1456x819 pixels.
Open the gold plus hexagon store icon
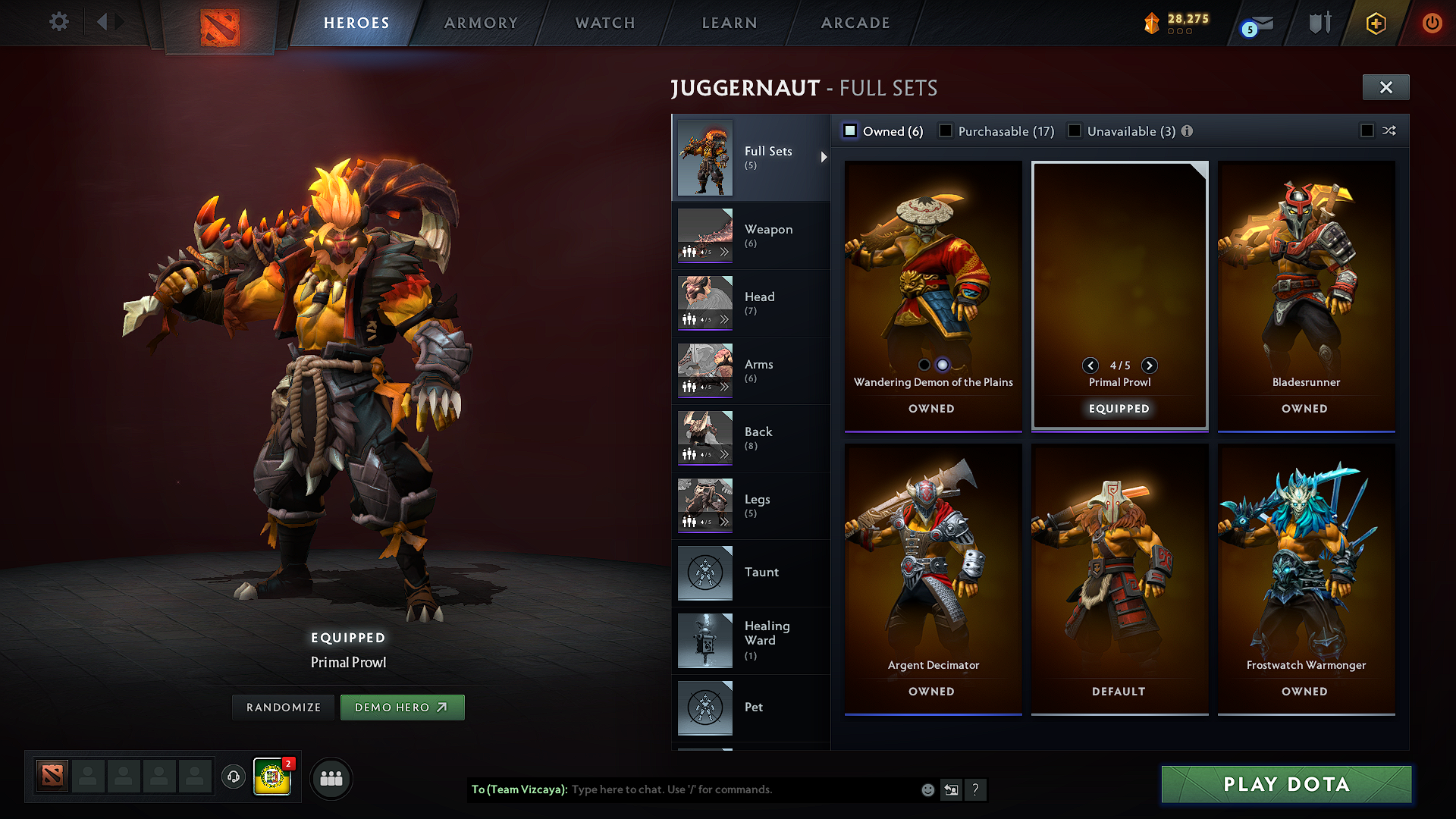[x=1376, y=23]
